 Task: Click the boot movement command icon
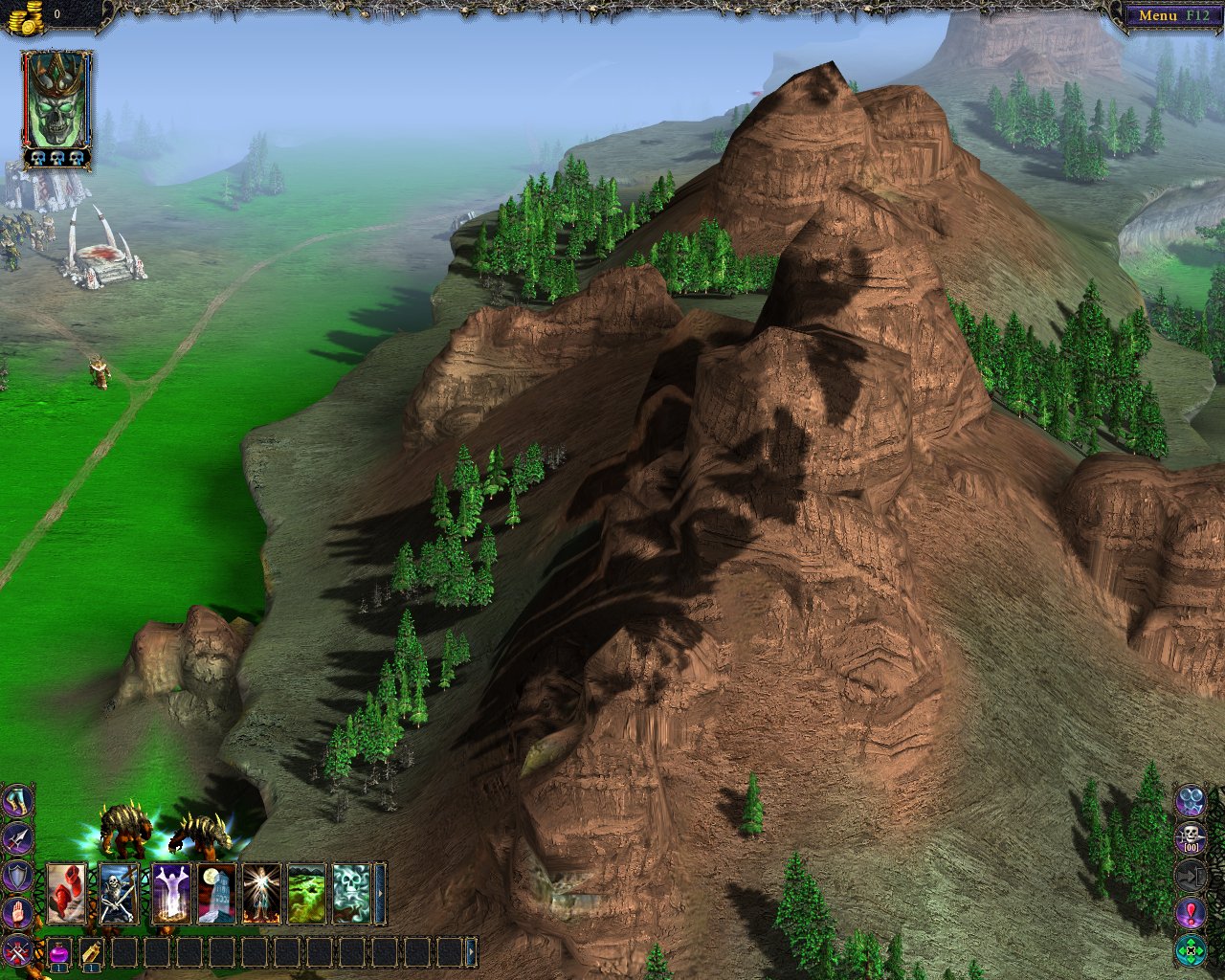(18, 801)
